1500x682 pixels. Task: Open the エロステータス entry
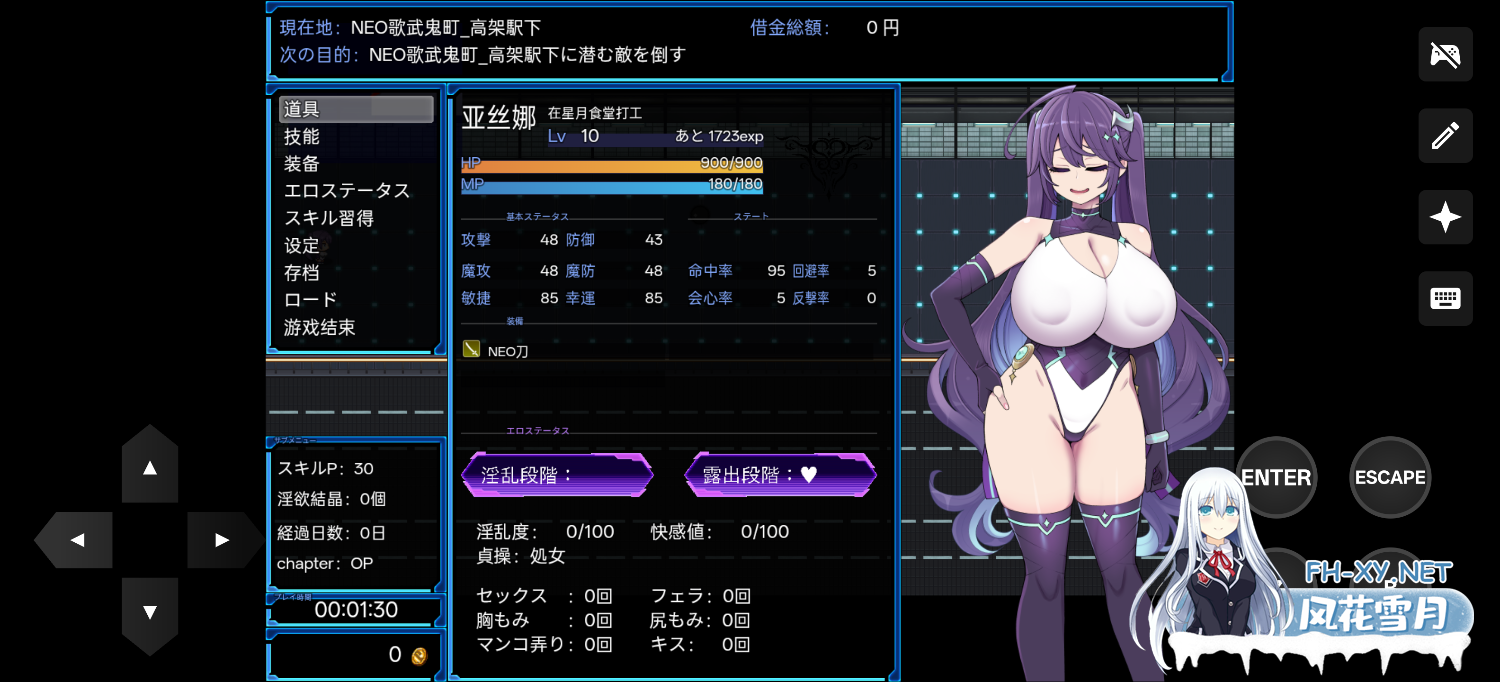[x=347, y=191]
